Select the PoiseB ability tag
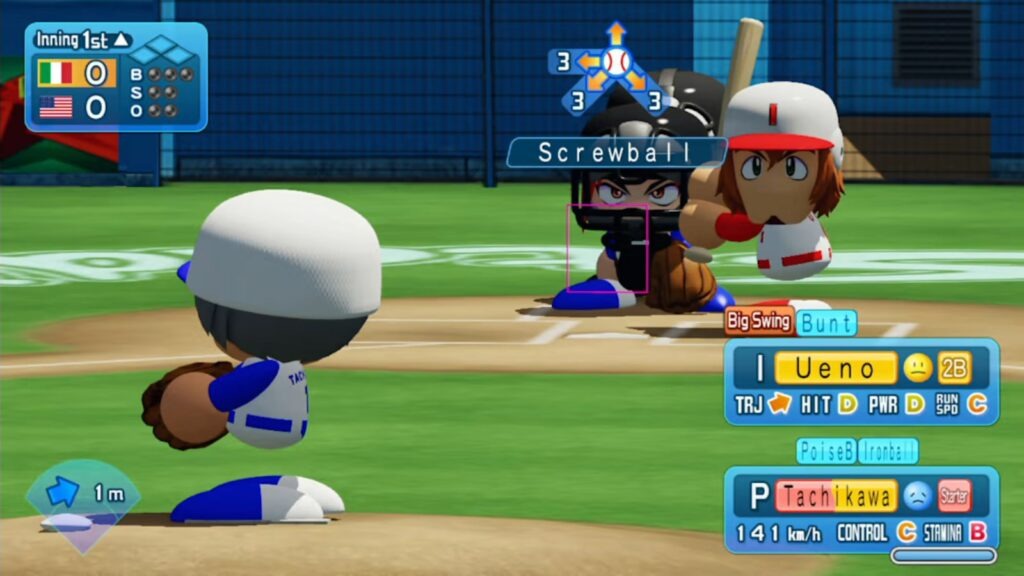 coord(826,451)
